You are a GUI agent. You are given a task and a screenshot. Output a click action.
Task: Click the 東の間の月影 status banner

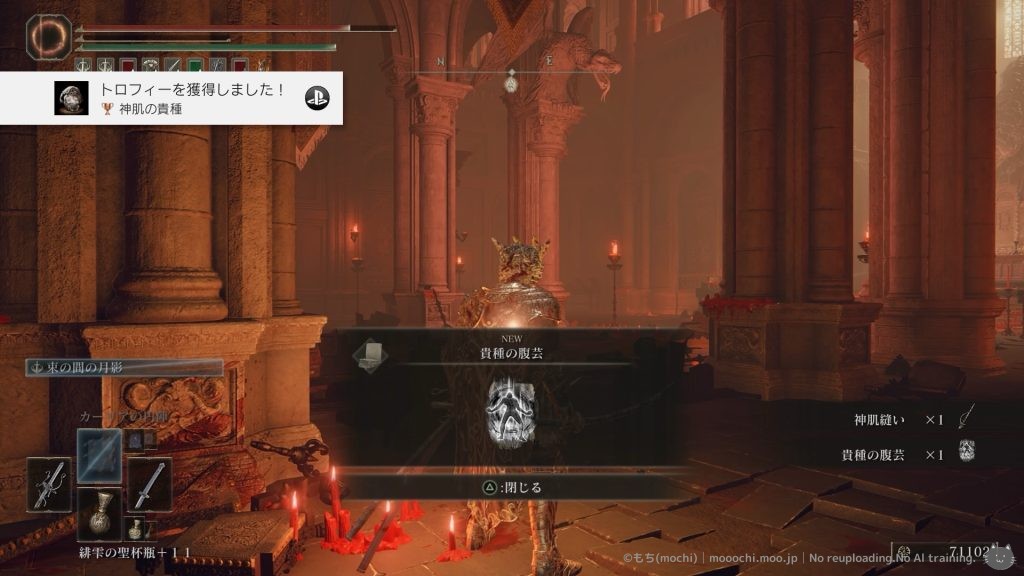pyautogui.click(x=124, y=368)
